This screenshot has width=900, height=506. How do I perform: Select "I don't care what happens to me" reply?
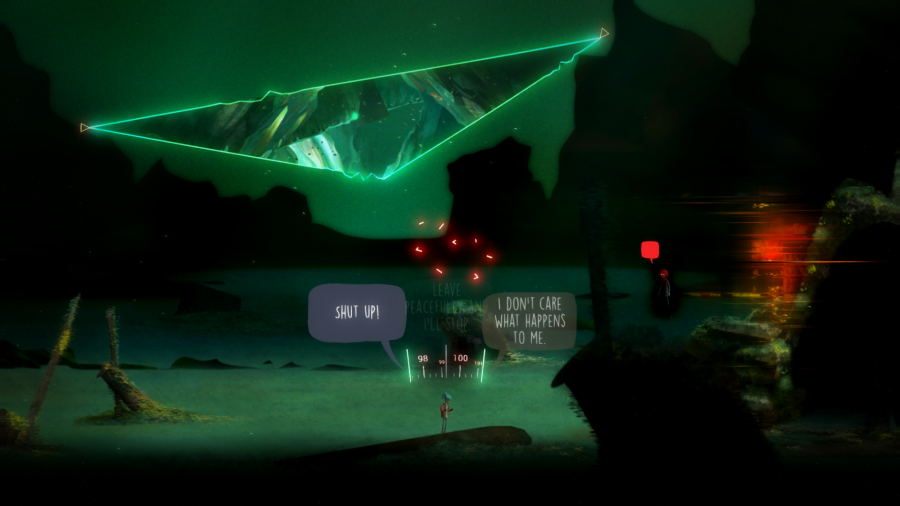(x=529, y=320)
